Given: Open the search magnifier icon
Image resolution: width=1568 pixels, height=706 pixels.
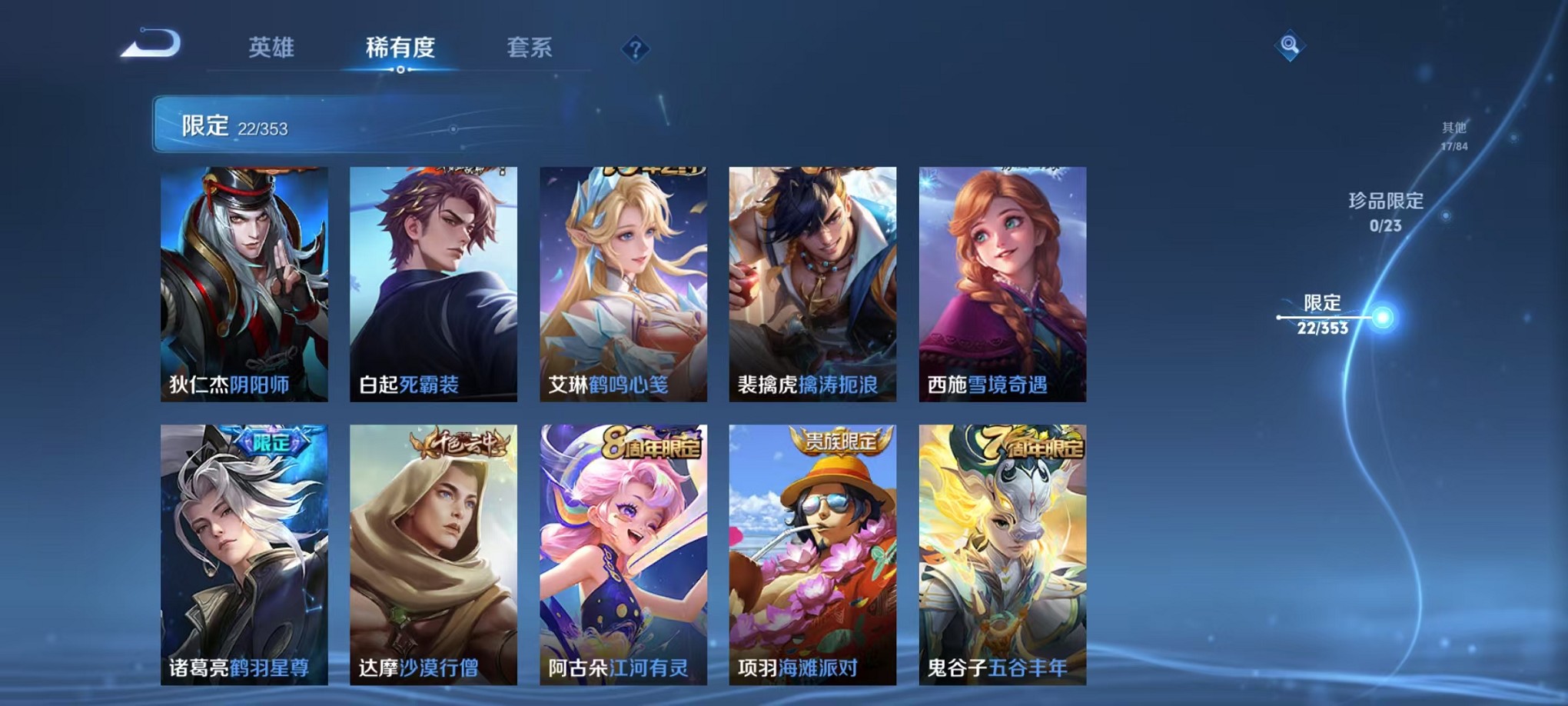Looking at the screenshot, I should (1291, 46).
